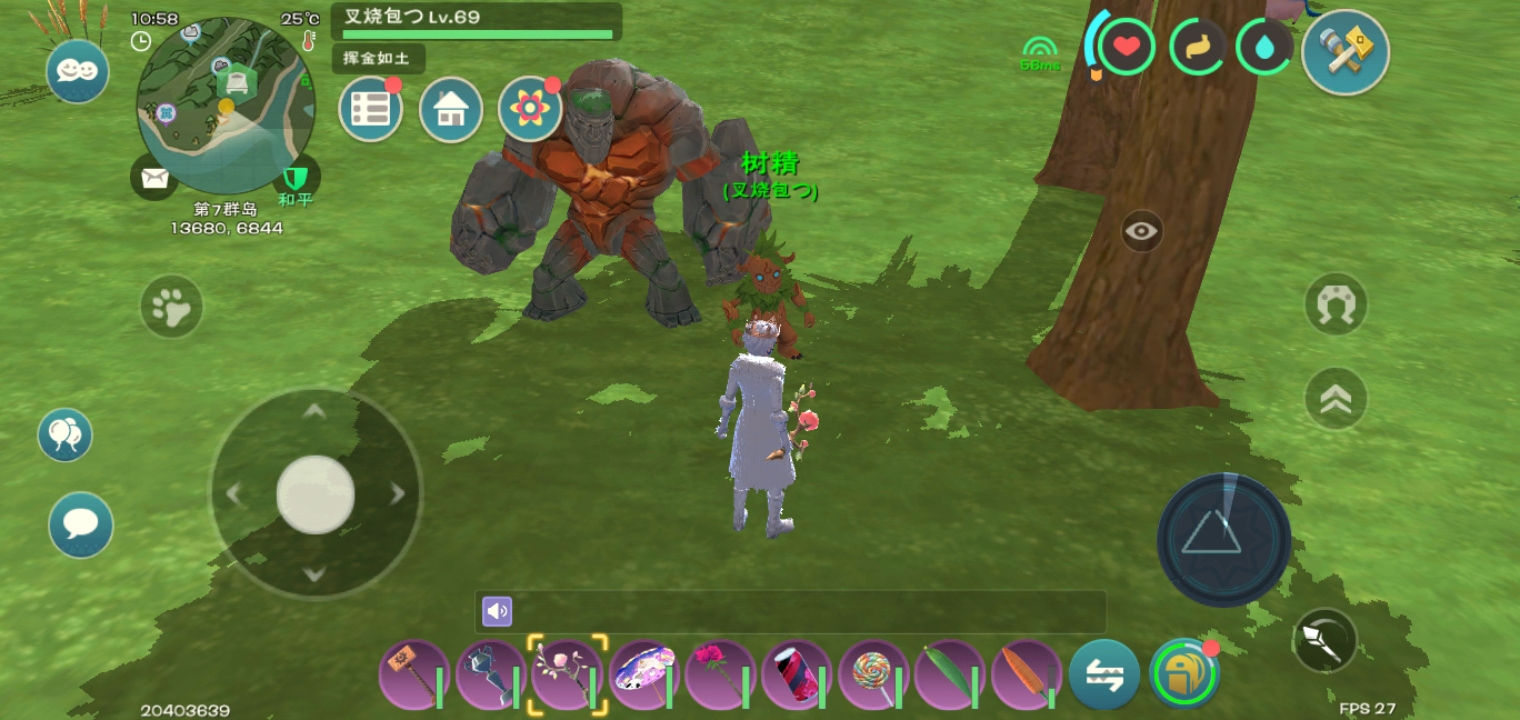This screenshot has height=720, width=1520.
Task: Open the paw print pet menu
Action: tap(171, 306)
